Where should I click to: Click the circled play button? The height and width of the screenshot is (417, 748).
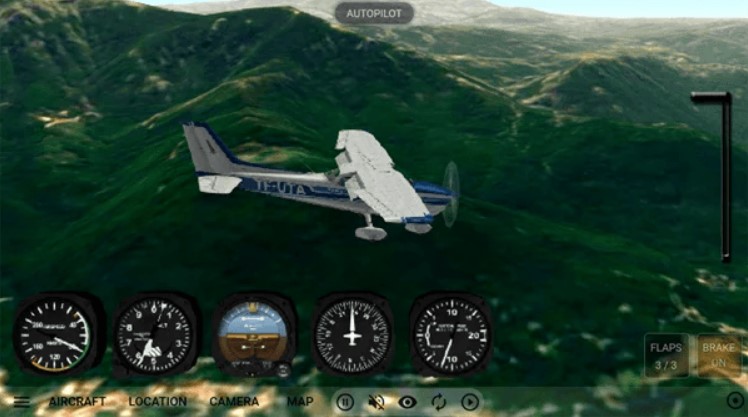click(x=470, y=402)
